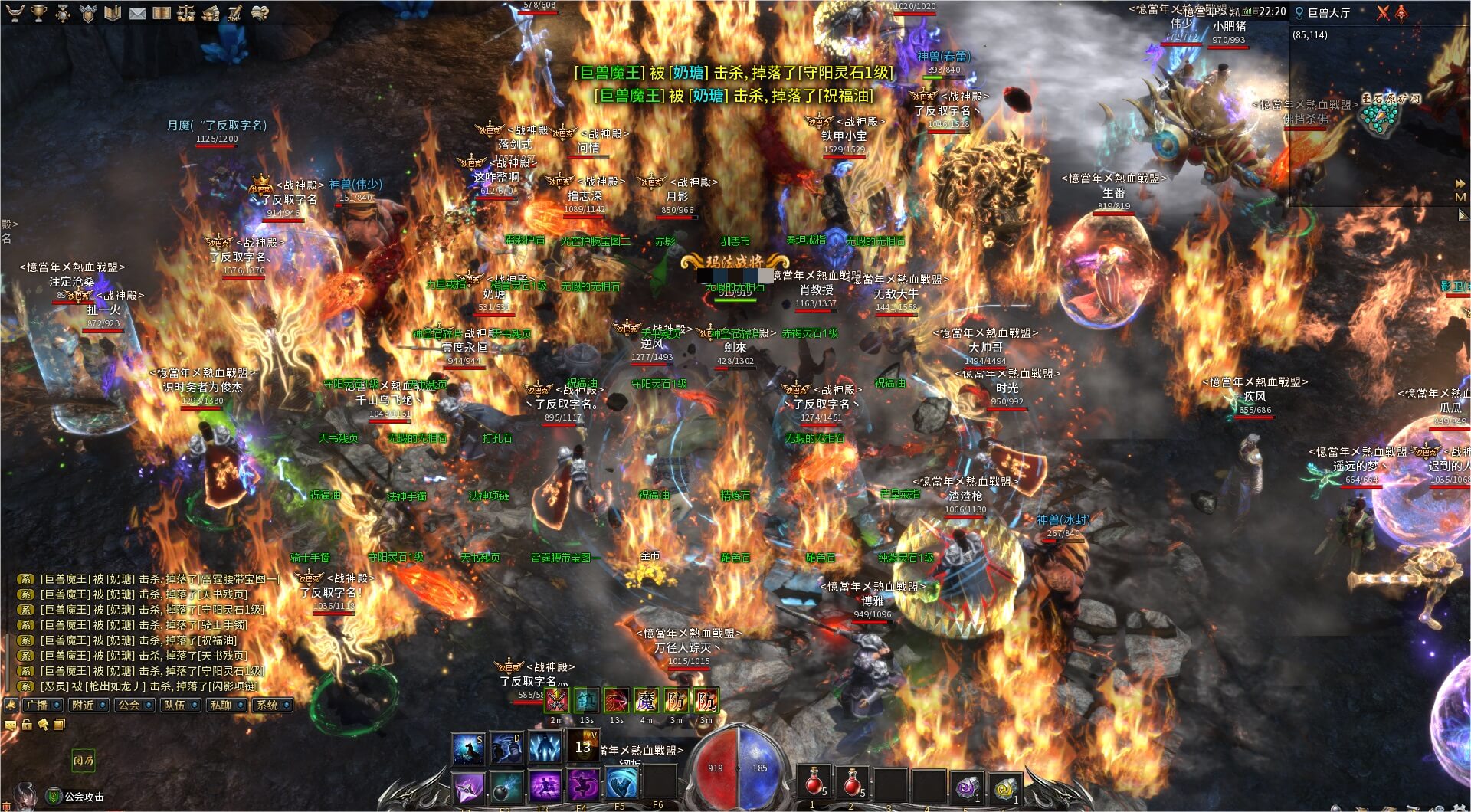
Task: Show the 队伍 chat channel
Action: point(179,705)
